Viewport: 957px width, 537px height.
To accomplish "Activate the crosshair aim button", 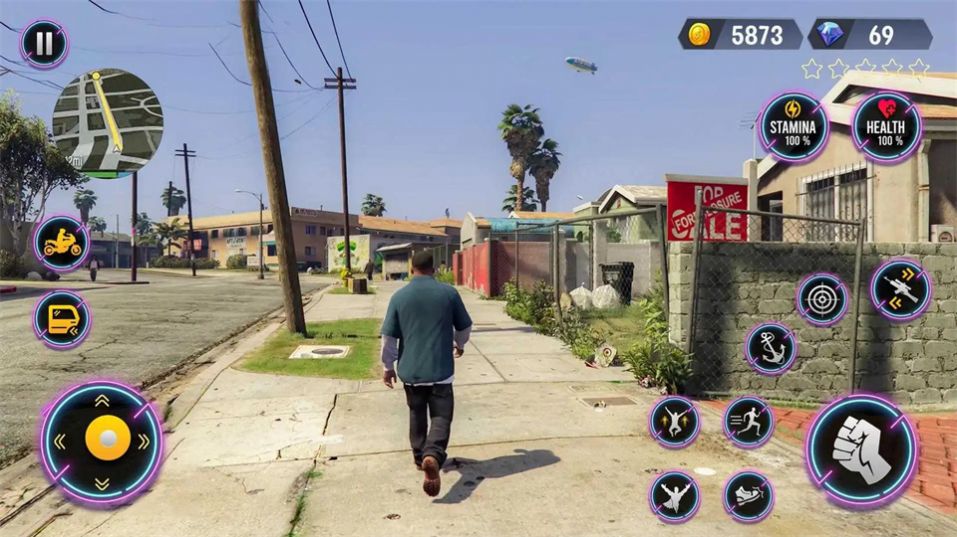I will pyautogui.click(x=822, y=299).
